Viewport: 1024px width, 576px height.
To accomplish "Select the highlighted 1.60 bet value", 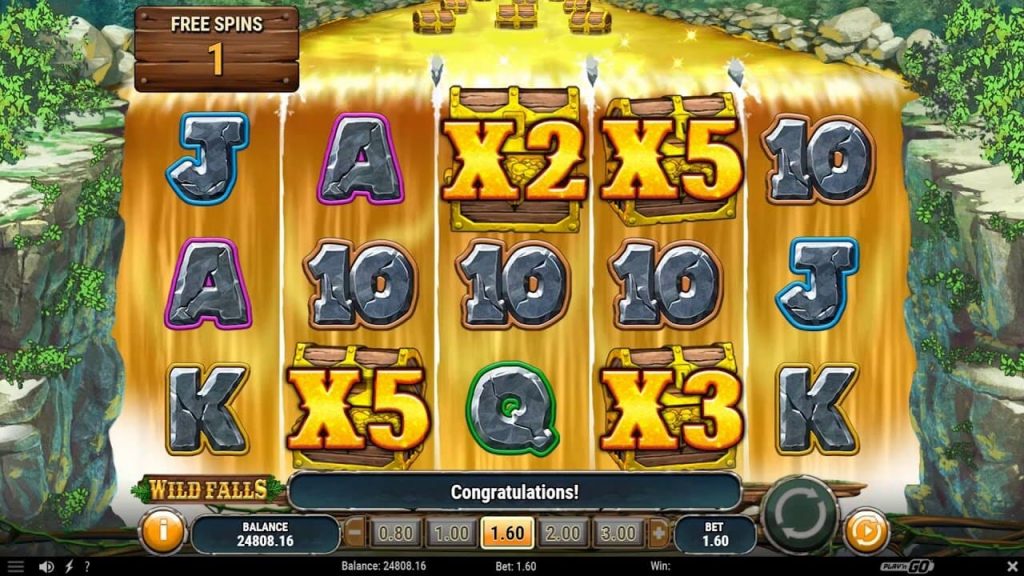I will point(507,533).
